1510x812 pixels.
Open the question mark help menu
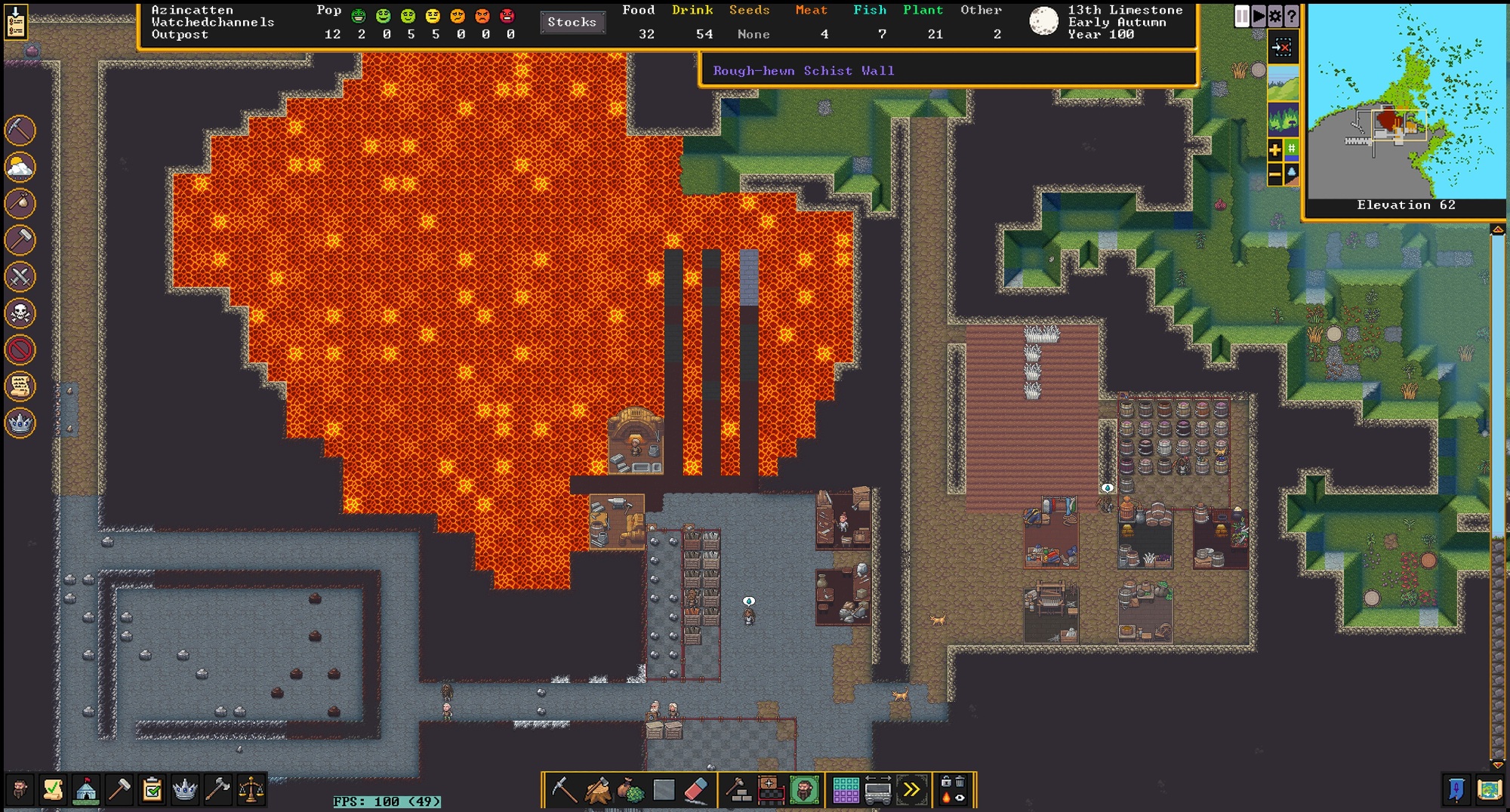pyautogui.click(x=1291, y=16)
